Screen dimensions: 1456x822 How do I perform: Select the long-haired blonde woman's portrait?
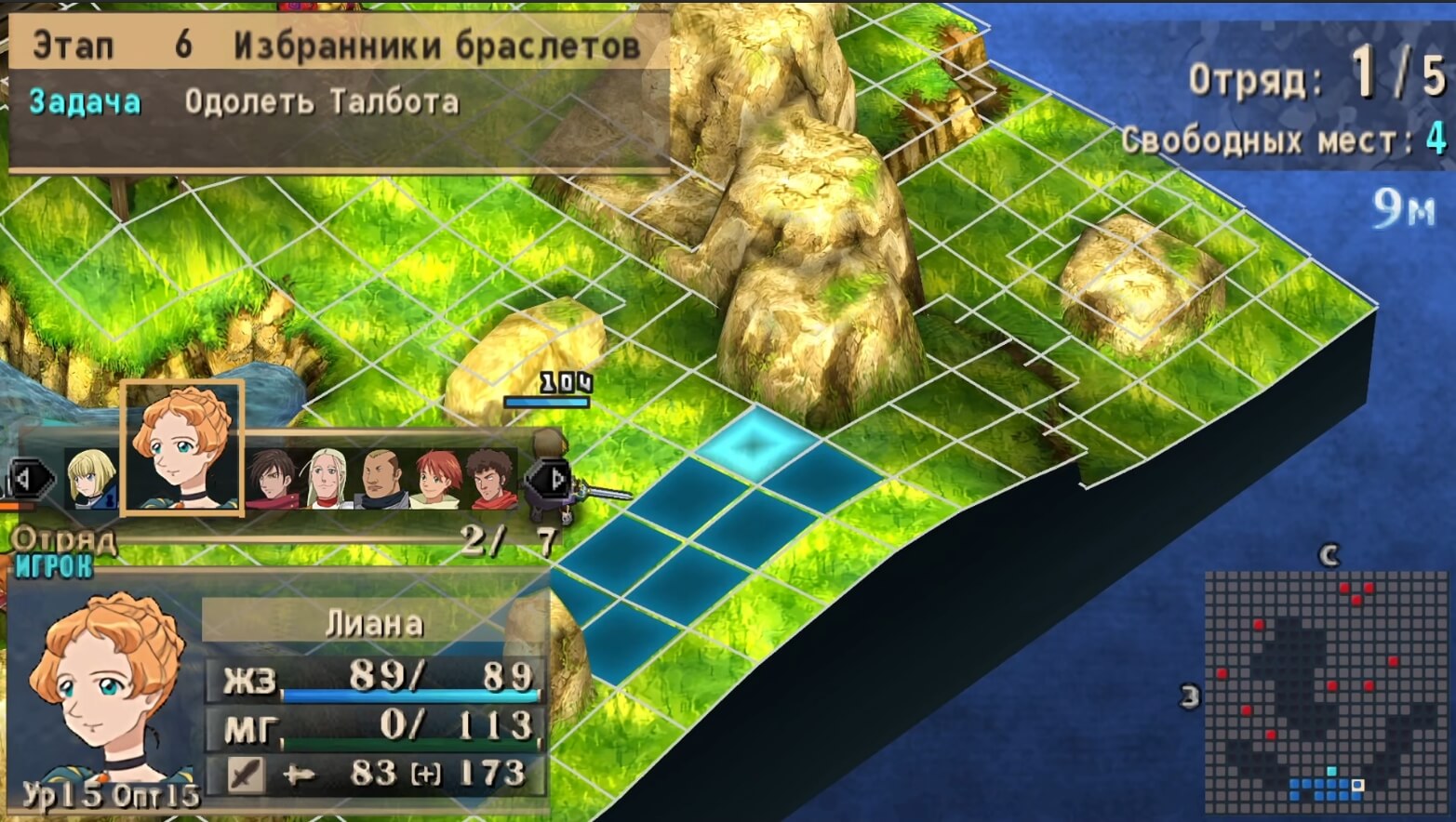click(326, 479)
